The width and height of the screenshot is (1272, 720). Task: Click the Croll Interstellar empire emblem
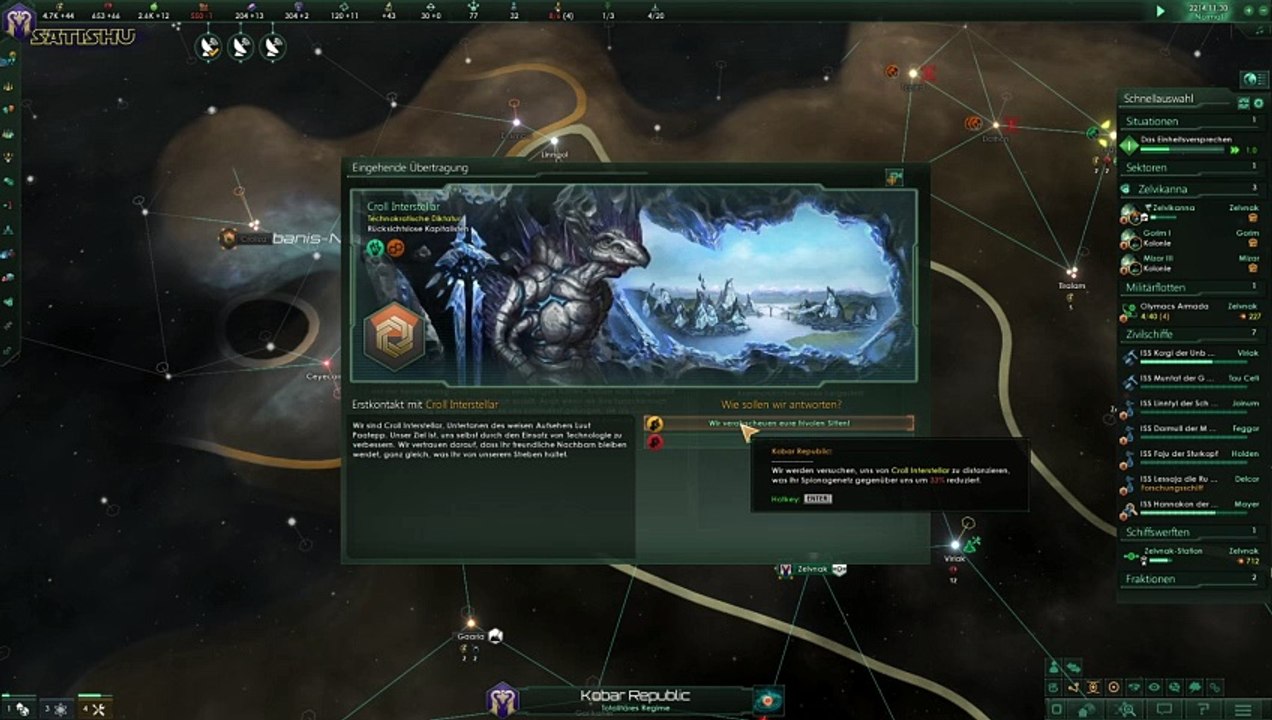[392, 335]
